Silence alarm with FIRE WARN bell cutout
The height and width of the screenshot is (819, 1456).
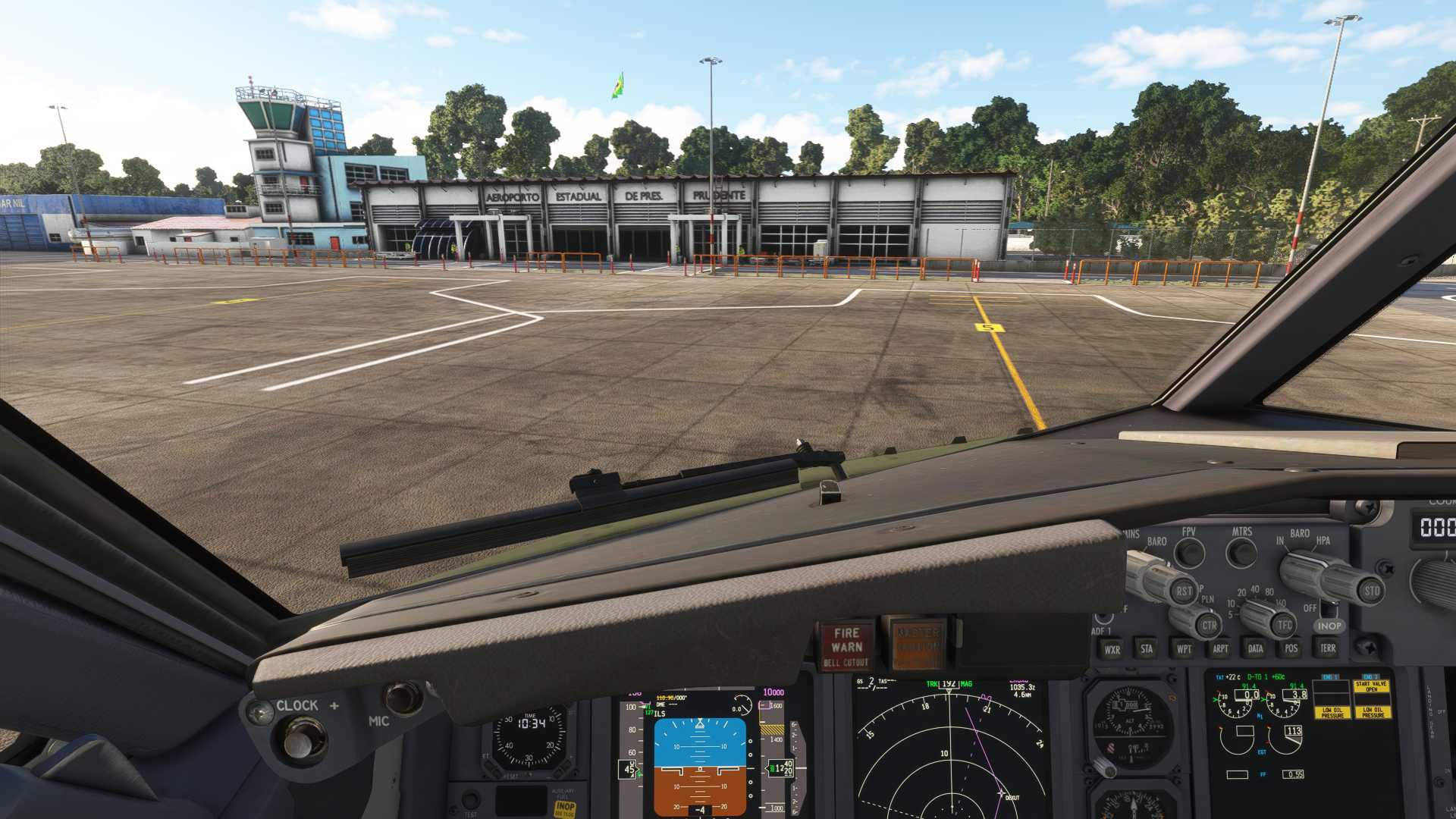[x=846, y=646]
